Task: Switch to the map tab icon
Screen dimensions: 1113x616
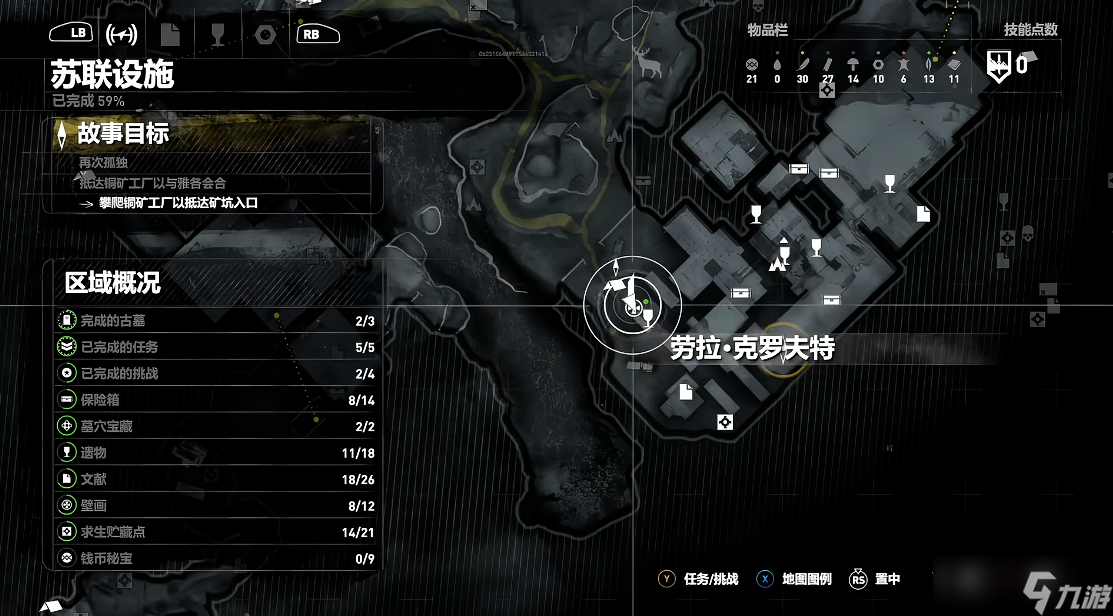Action: point(122,33)
